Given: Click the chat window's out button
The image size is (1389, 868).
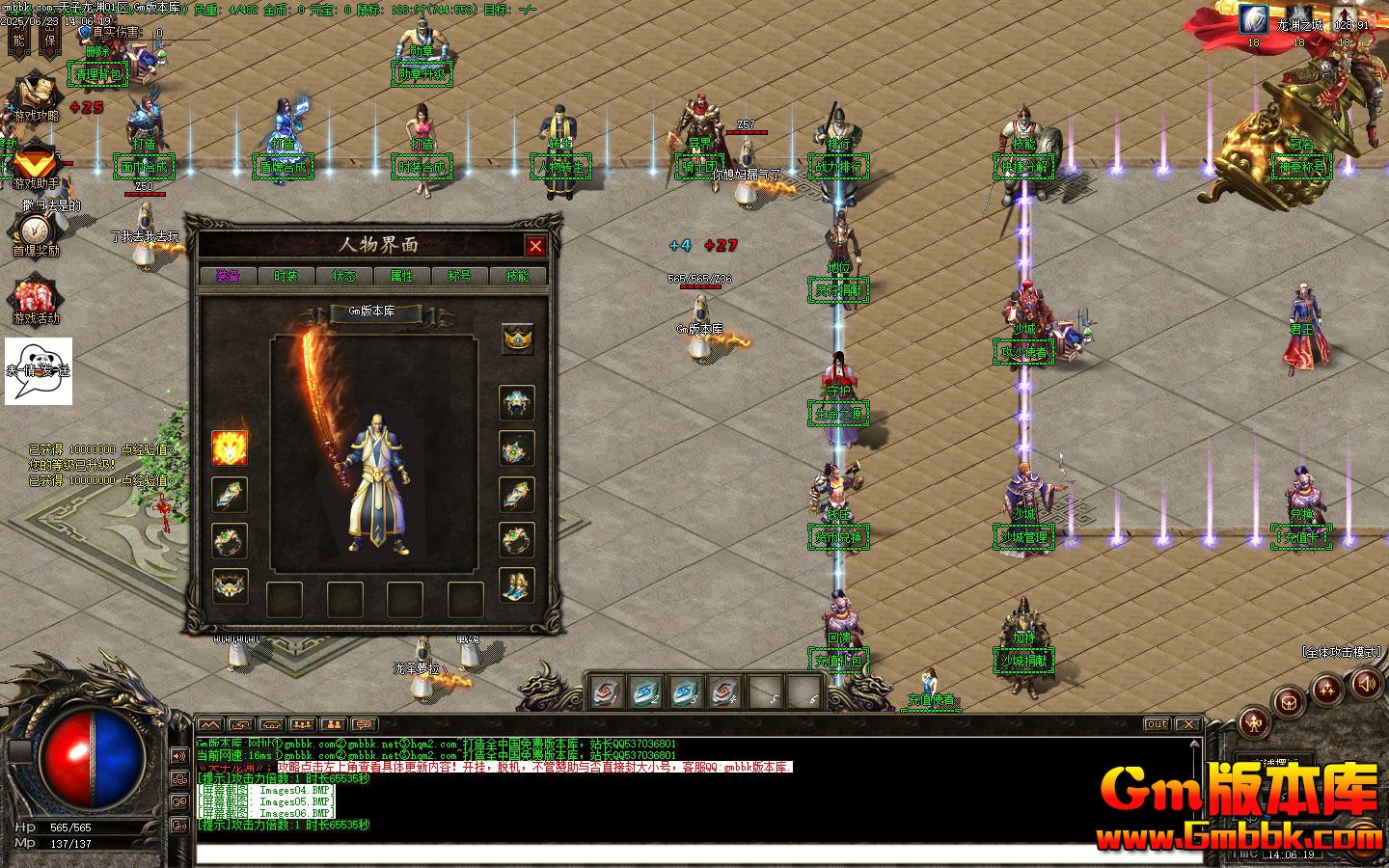Looking at the screenshot, I should 1157,724.
